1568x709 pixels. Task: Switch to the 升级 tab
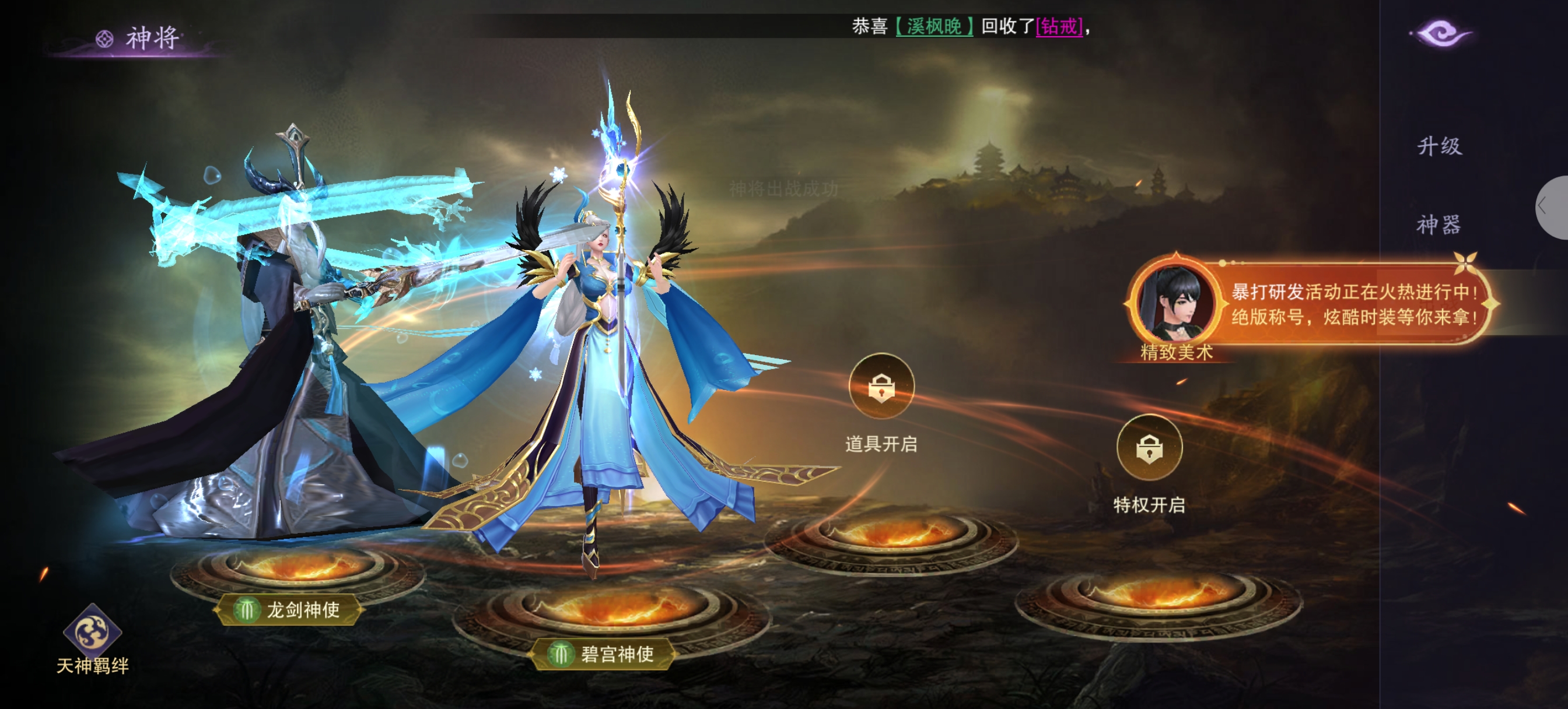(1439, 146)
